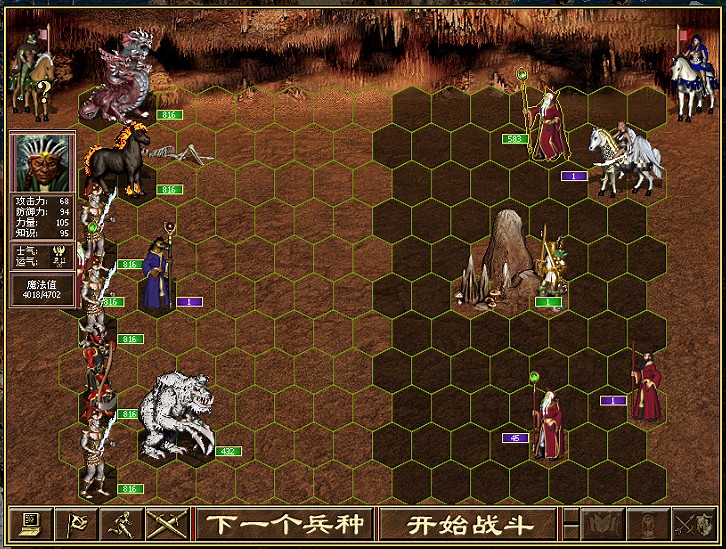The image size is (726, 549).
Task: Open the greyed-out spellbook button
Action: coord(603,523)
